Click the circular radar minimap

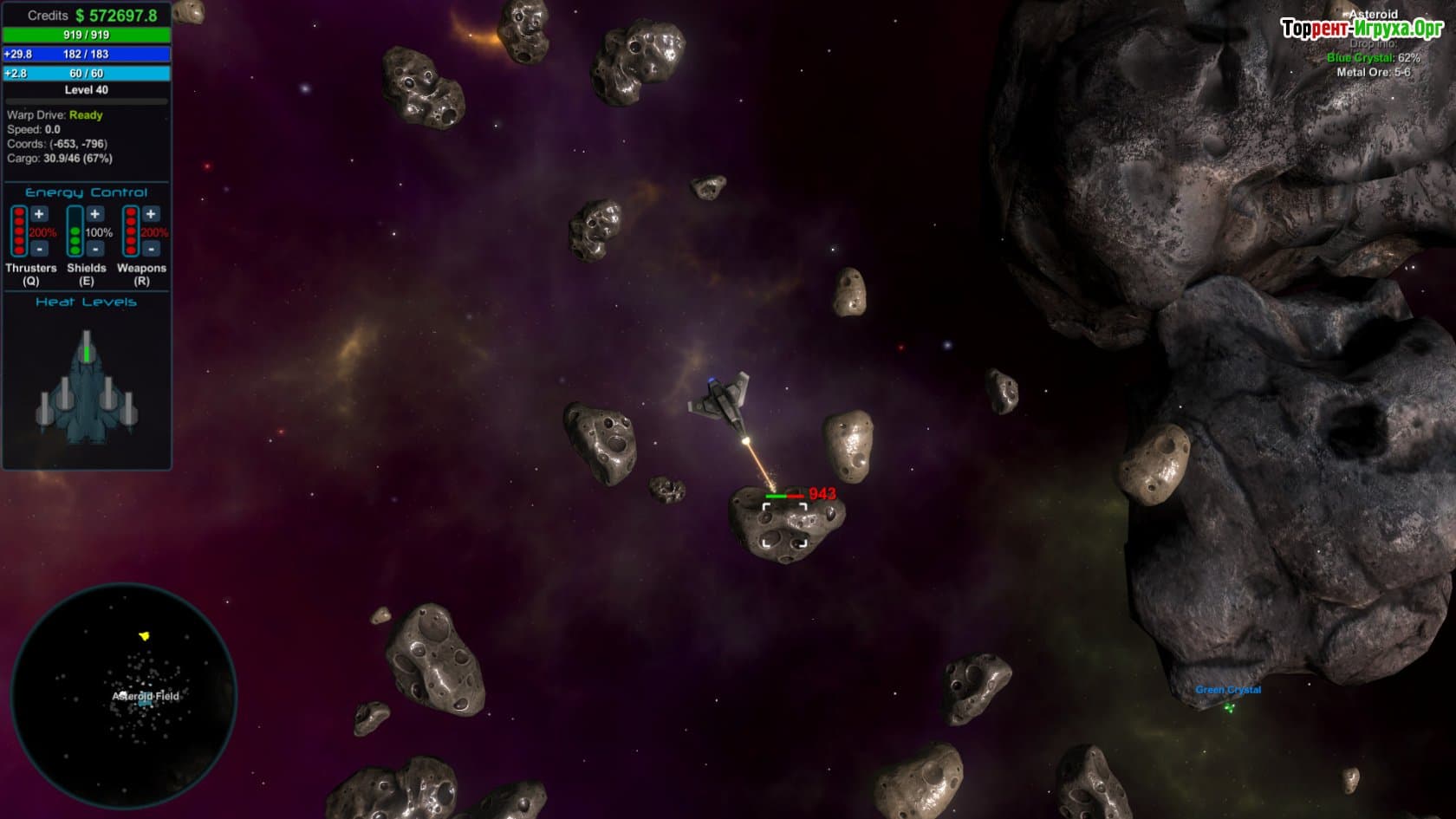point(123,696)
